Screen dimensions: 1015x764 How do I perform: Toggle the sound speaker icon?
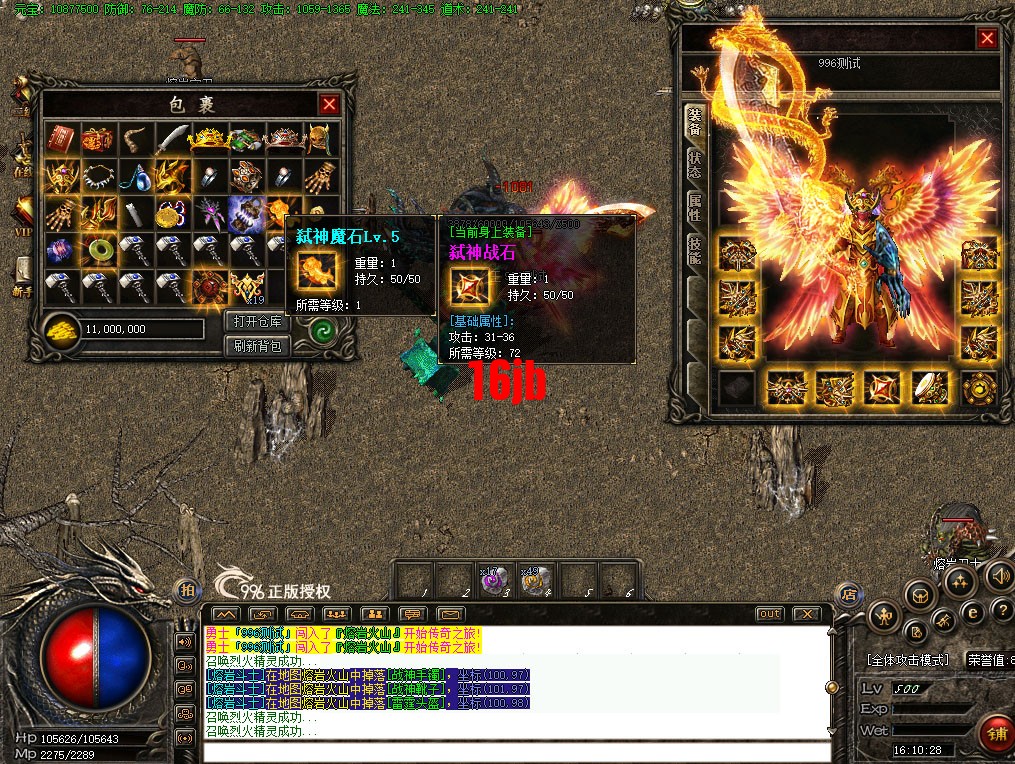(997, 576)
